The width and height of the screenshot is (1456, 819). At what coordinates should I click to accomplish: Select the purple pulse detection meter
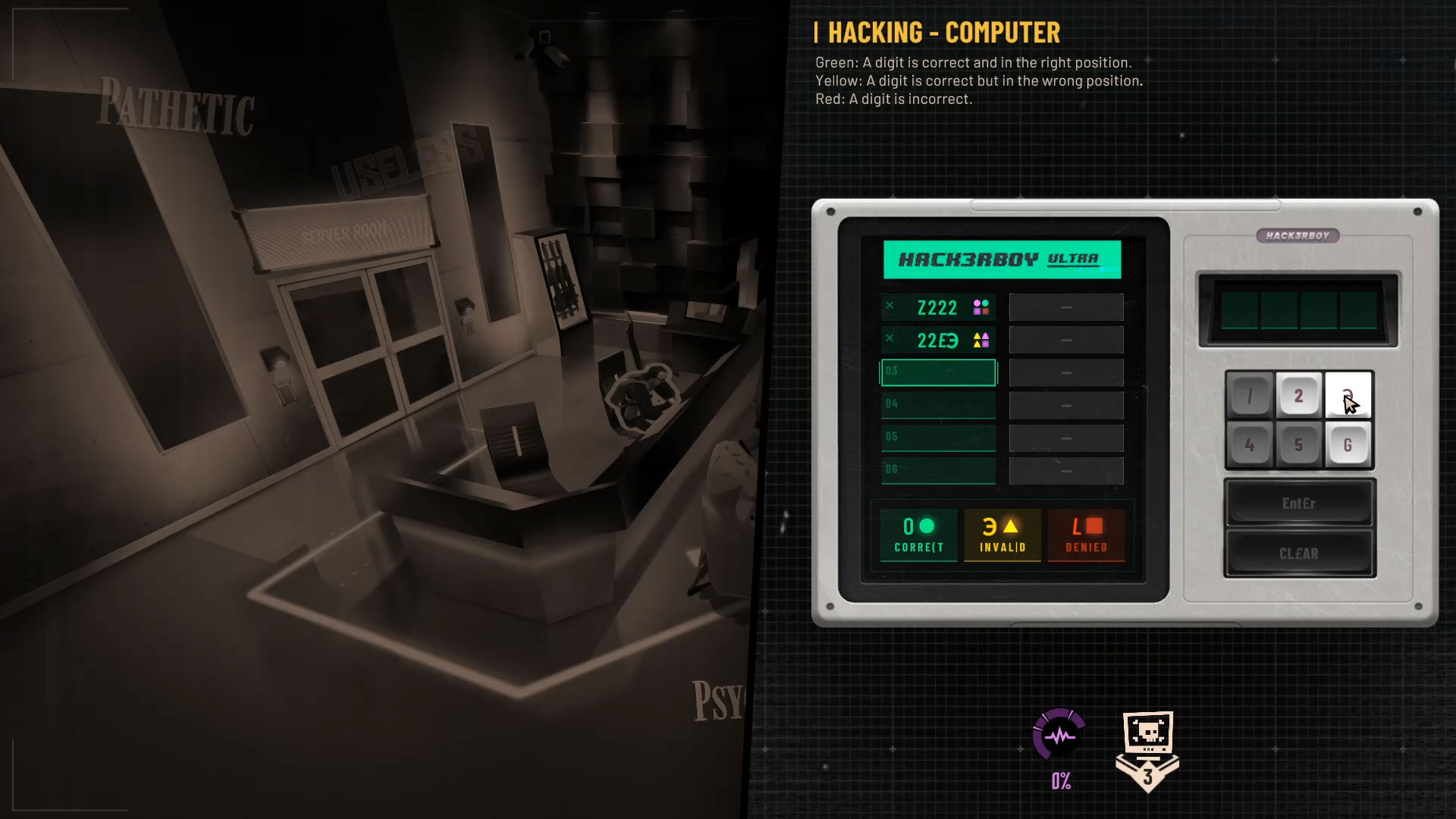[x=1059, y=736]
